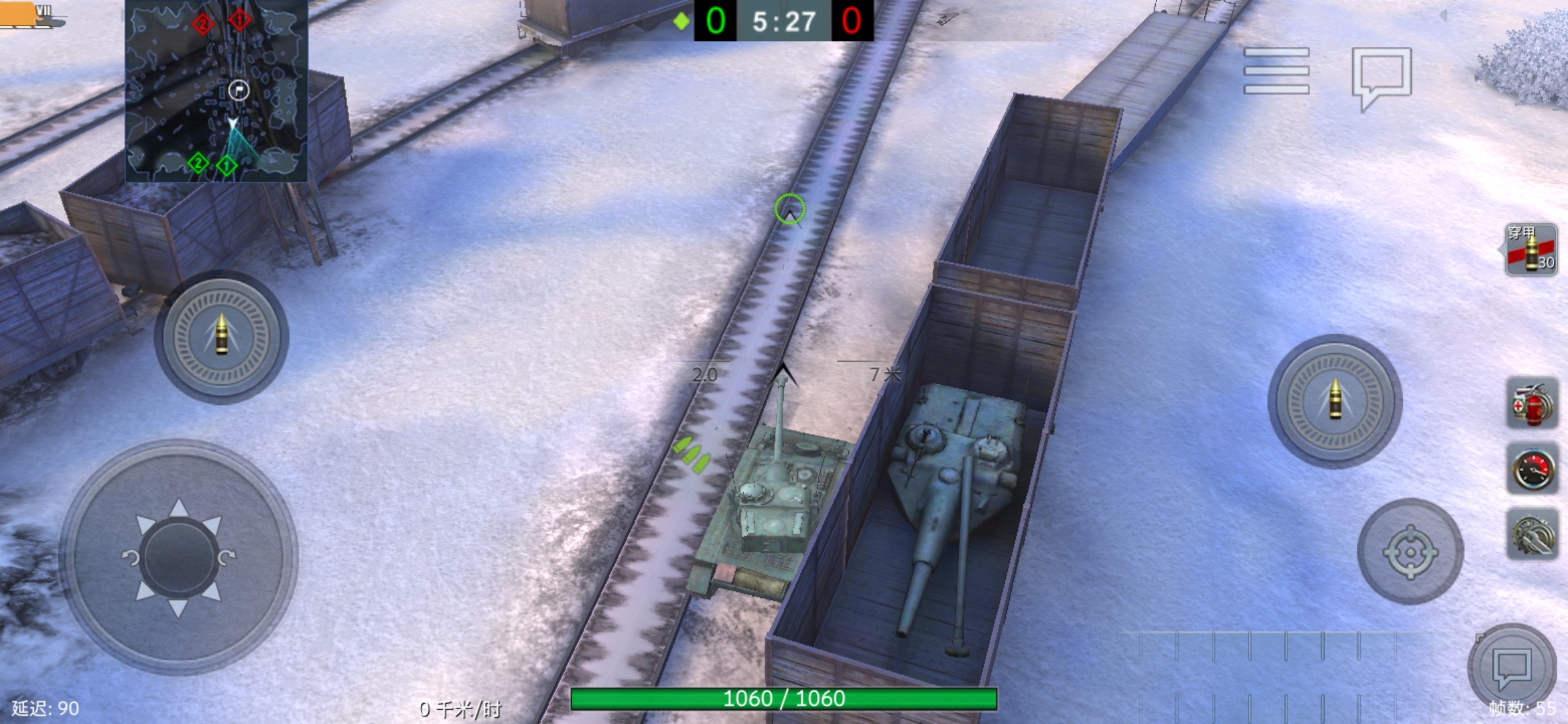Use the red repair kit consumable
1568x724 pixels.
click(x=1531, y=403)
